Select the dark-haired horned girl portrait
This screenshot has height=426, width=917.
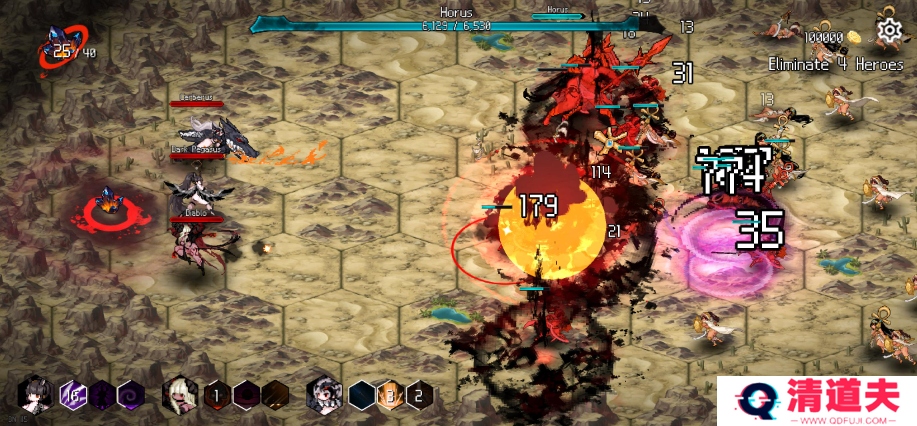pos(34,394)
